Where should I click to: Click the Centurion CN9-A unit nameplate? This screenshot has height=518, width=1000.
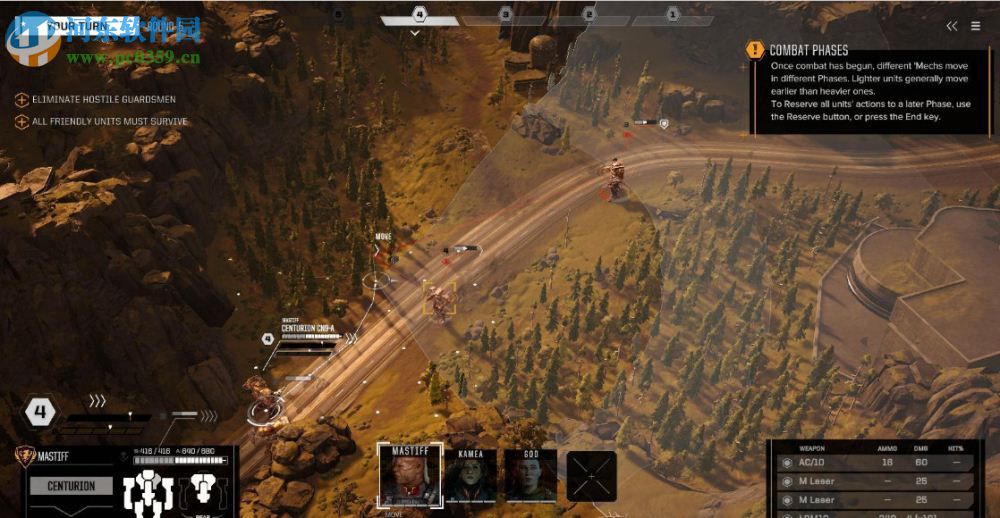click(309, 328)
